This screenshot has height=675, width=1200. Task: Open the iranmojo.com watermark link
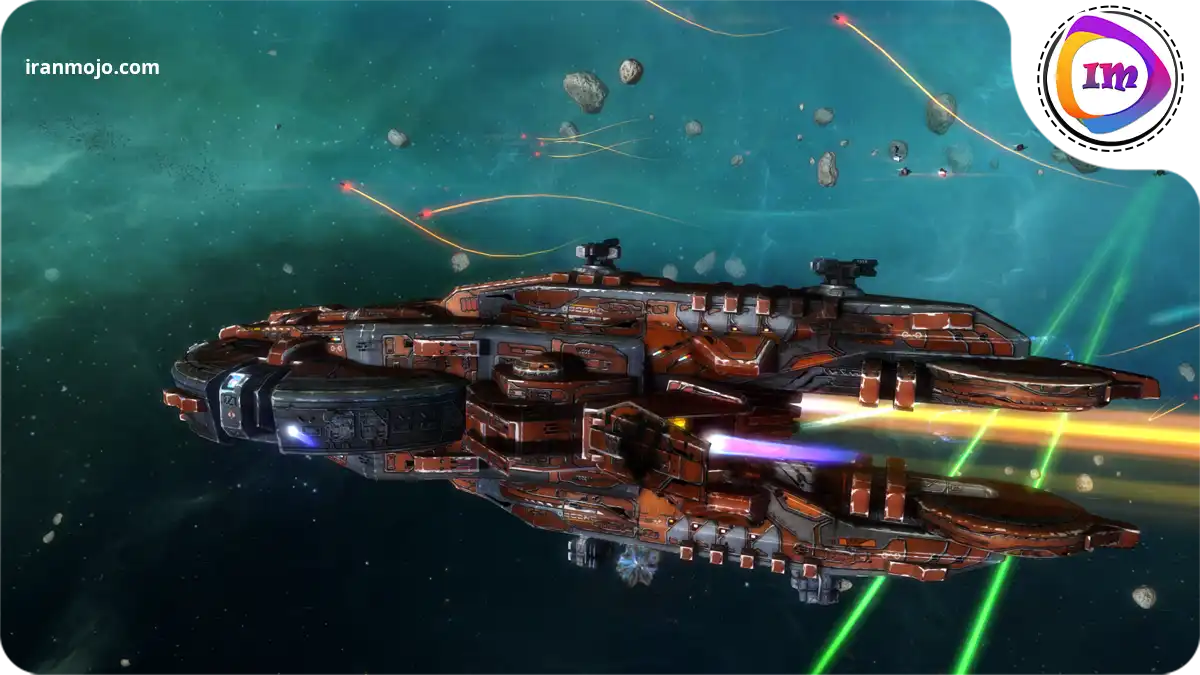[92, 68]
